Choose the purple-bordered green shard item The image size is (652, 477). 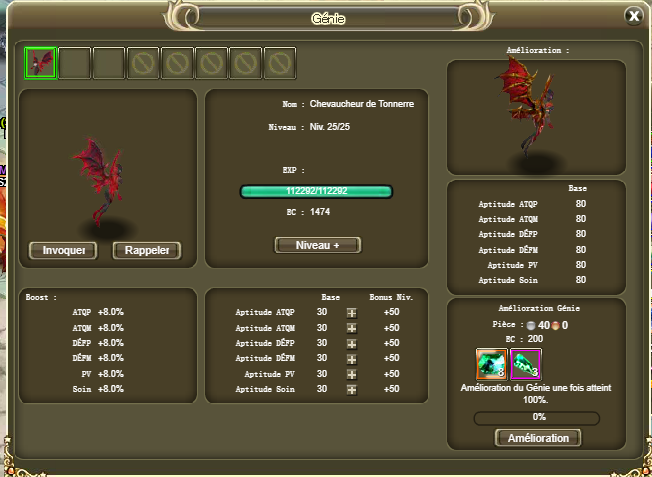tap(526, 364)
